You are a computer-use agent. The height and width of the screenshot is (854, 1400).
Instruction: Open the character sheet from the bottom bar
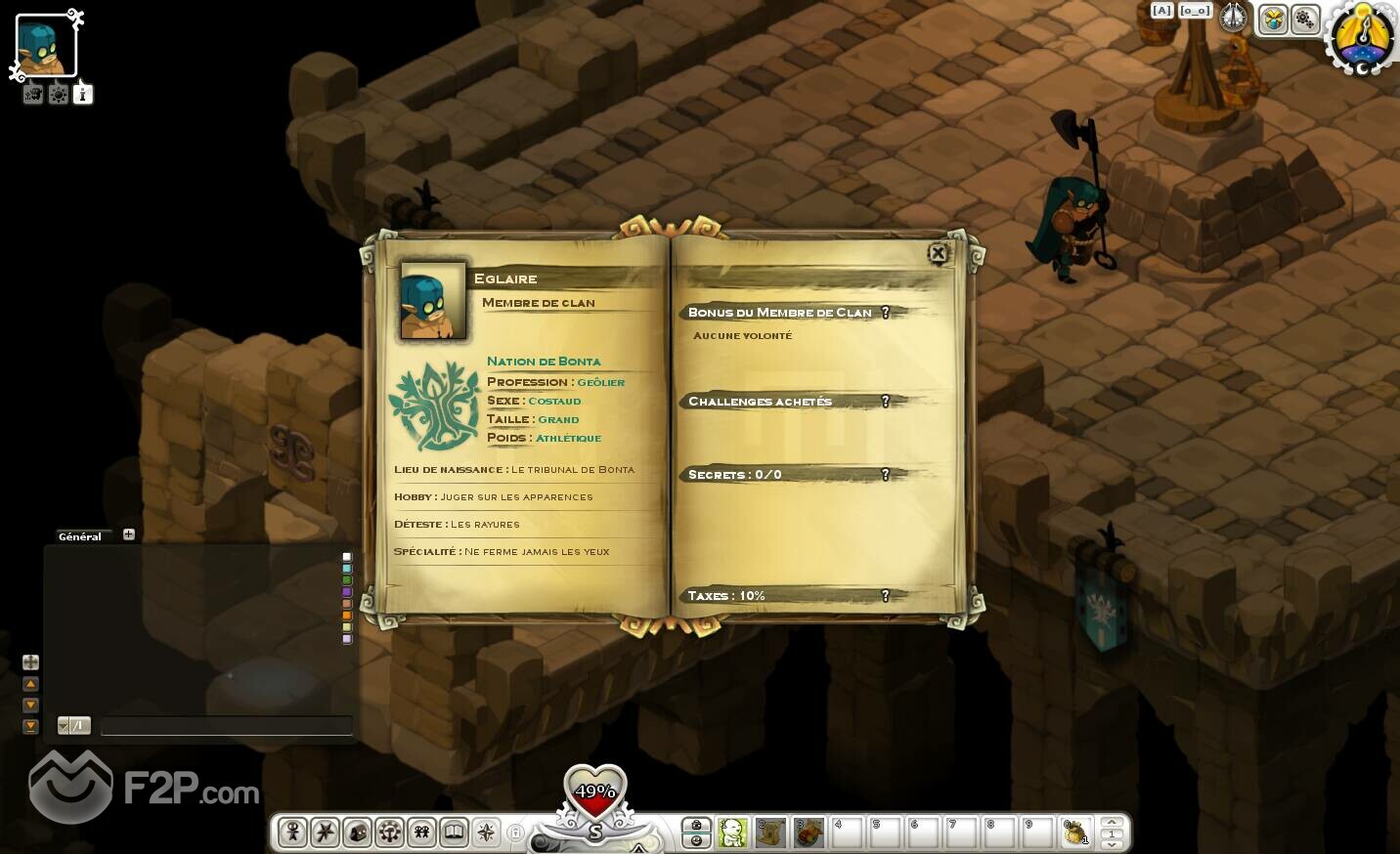tap(292, 833)
